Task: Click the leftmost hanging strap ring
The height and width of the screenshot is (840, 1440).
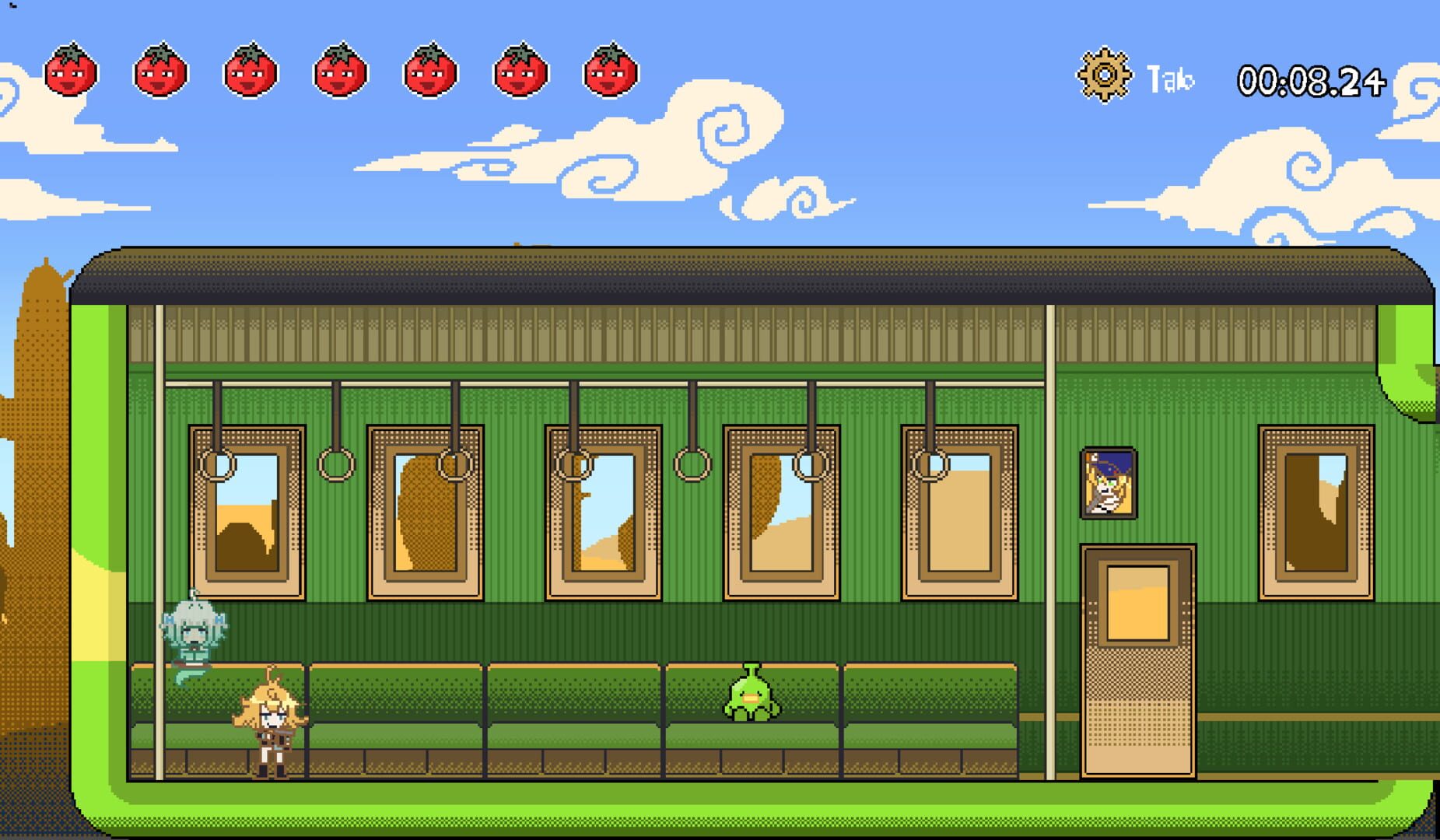Action: tap(215, 465)
